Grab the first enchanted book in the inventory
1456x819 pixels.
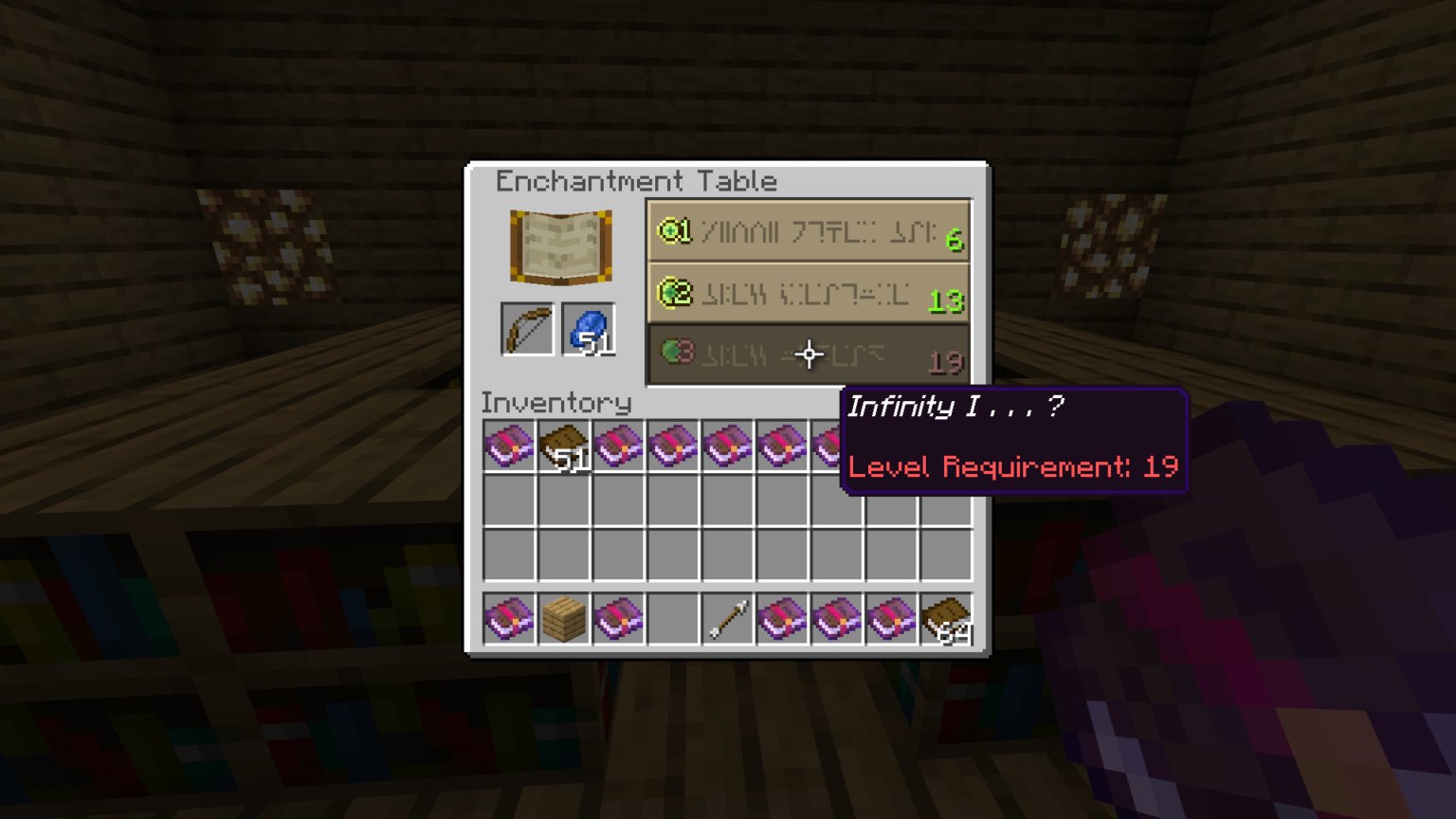[510, 446]
